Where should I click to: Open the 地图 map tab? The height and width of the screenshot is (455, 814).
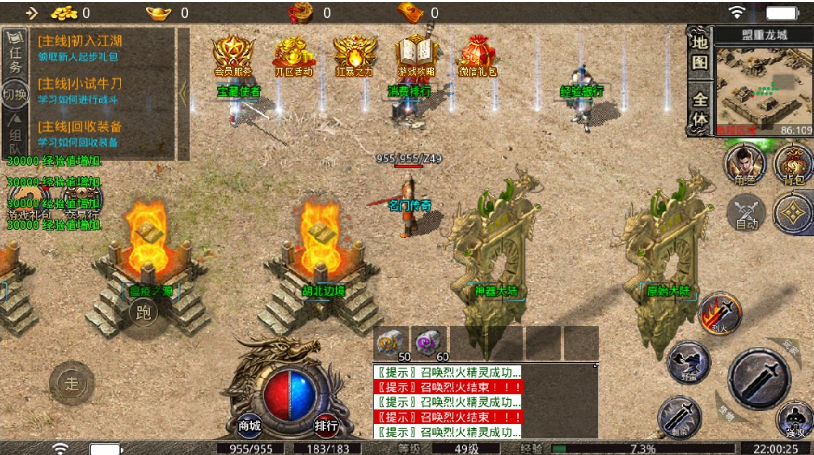coord(700,53)
